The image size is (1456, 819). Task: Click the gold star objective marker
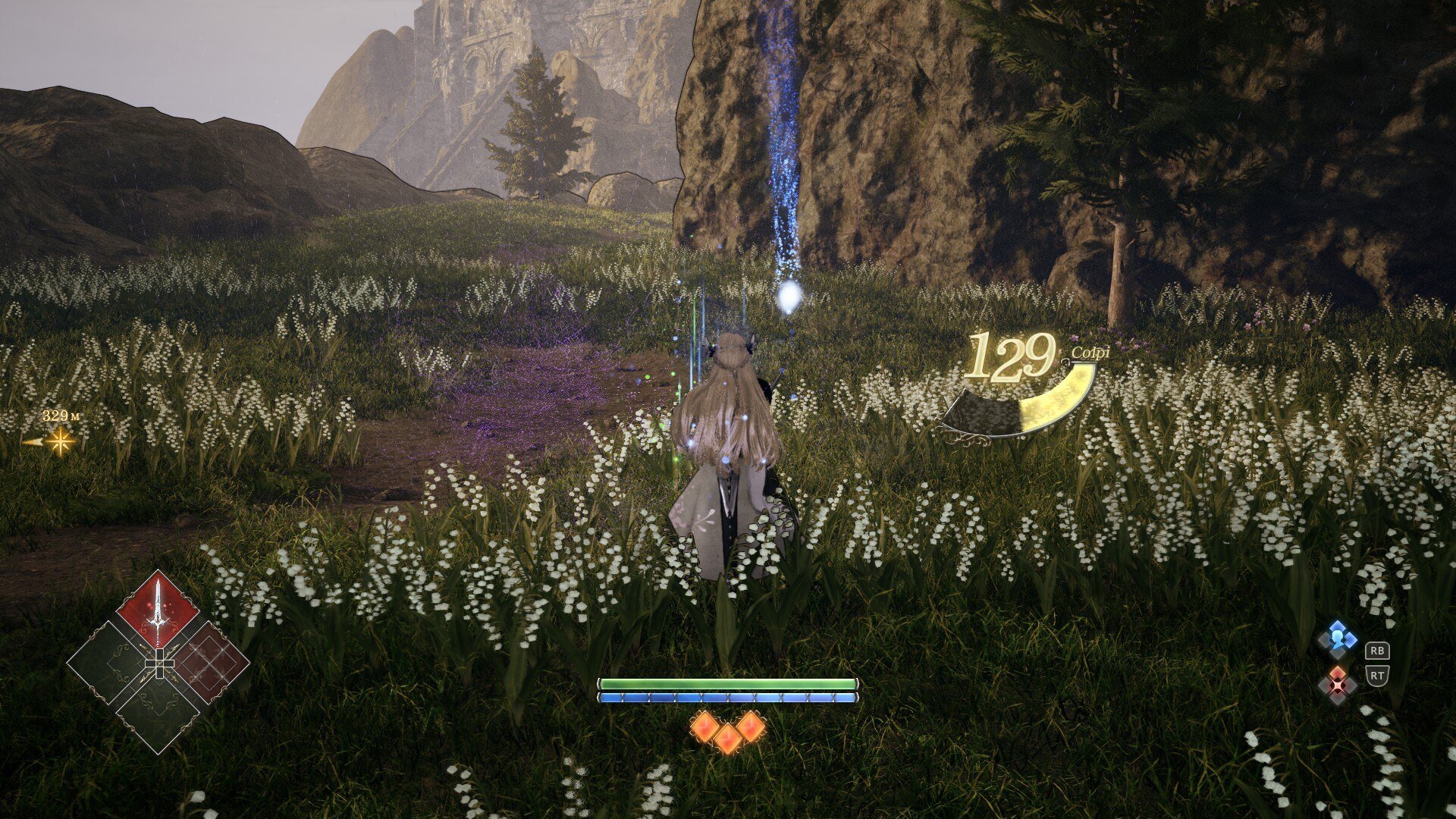(59, 441)
